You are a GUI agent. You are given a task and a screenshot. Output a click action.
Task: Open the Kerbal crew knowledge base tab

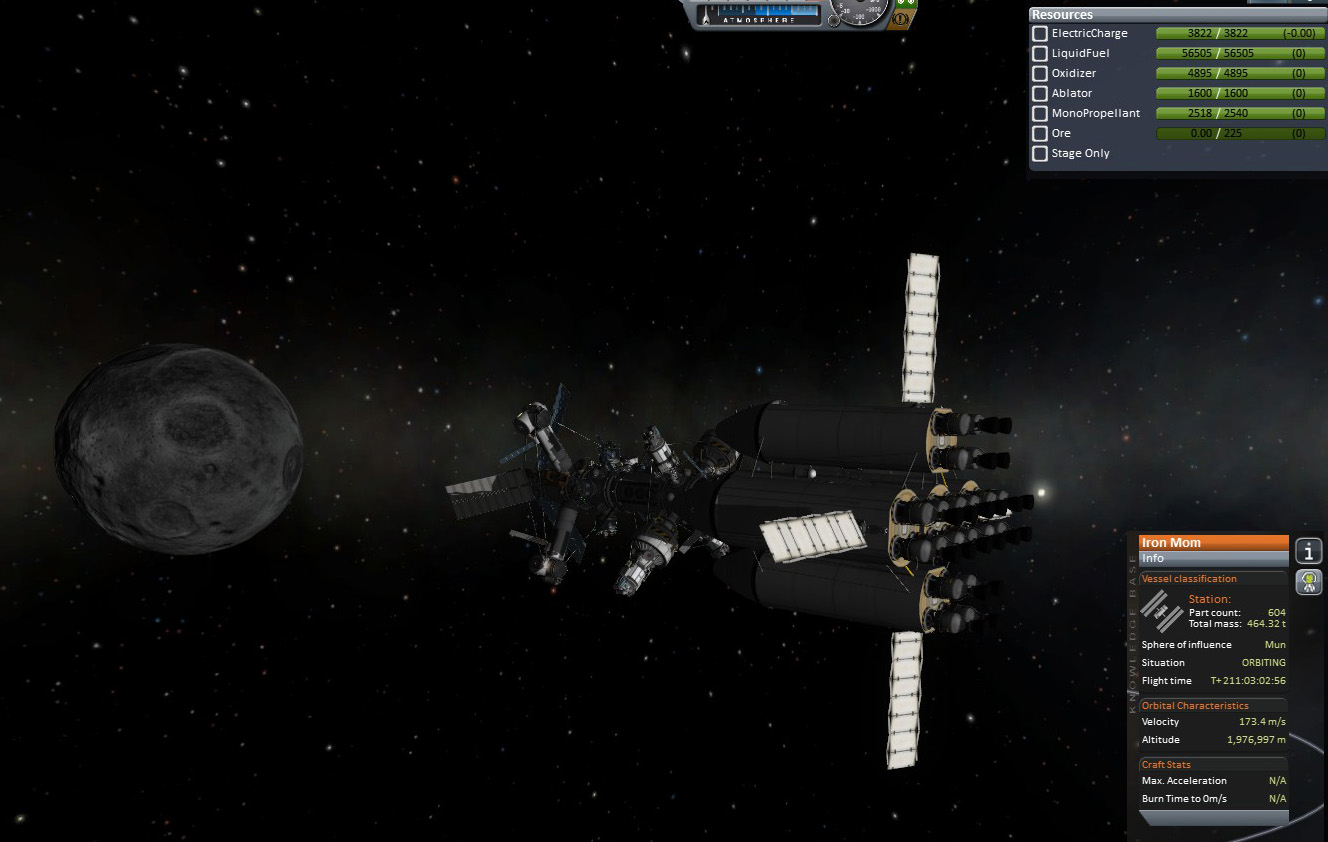click(1309, 583)
